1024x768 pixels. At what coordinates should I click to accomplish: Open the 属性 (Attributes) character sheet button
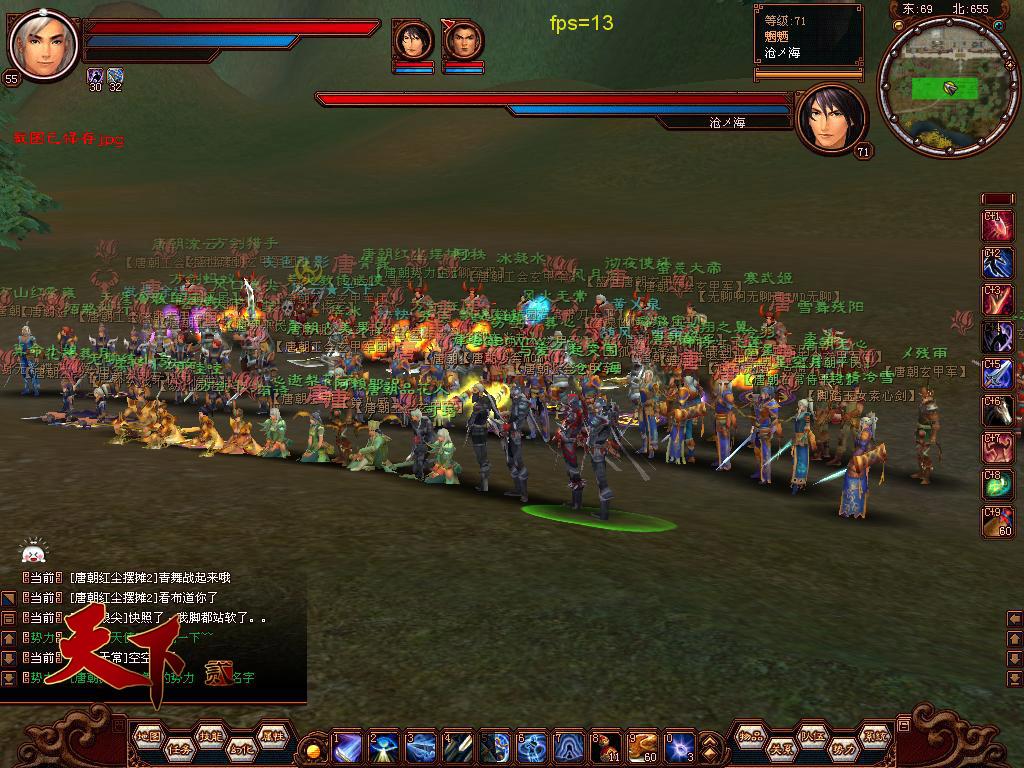click(272, 736)
